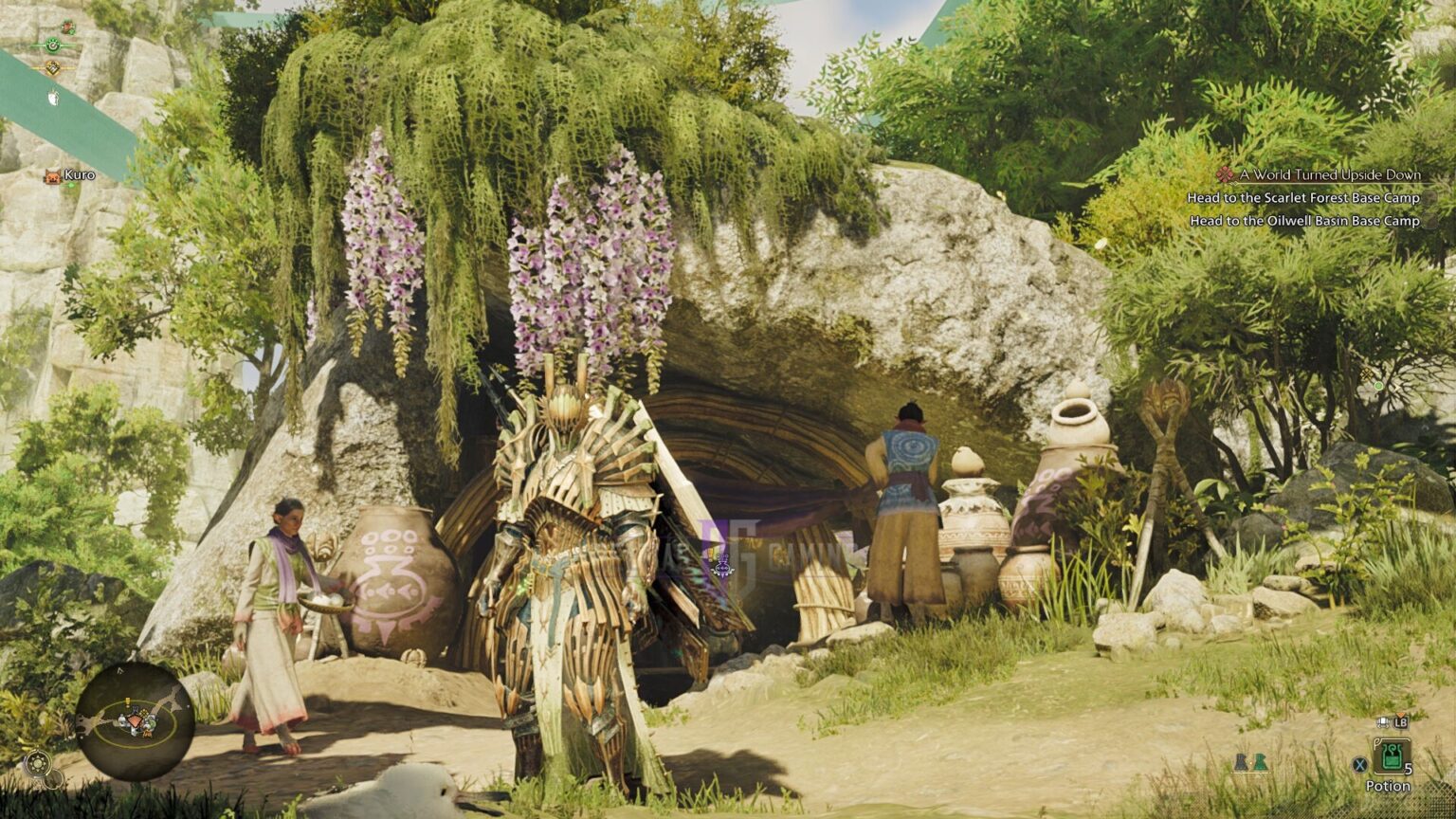The image size is (1456, 819).
Task: Select the 'A World Turned Upside Down' quest title
Action: click(x=1329, y=174)
